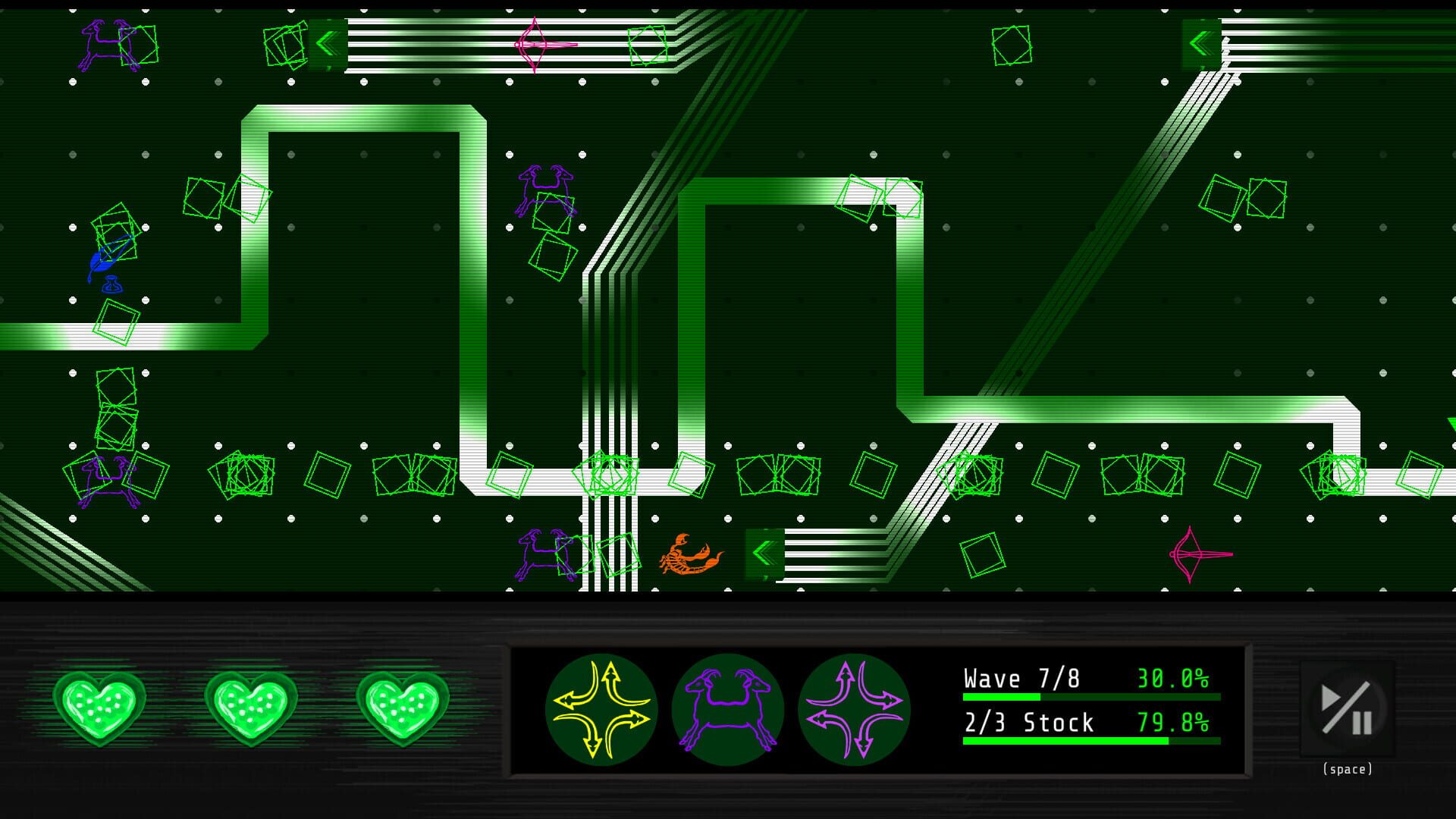Click the rightmost heart life indicator
Viewport: 1456px width, 819px height.
click(x=404, y=707)
